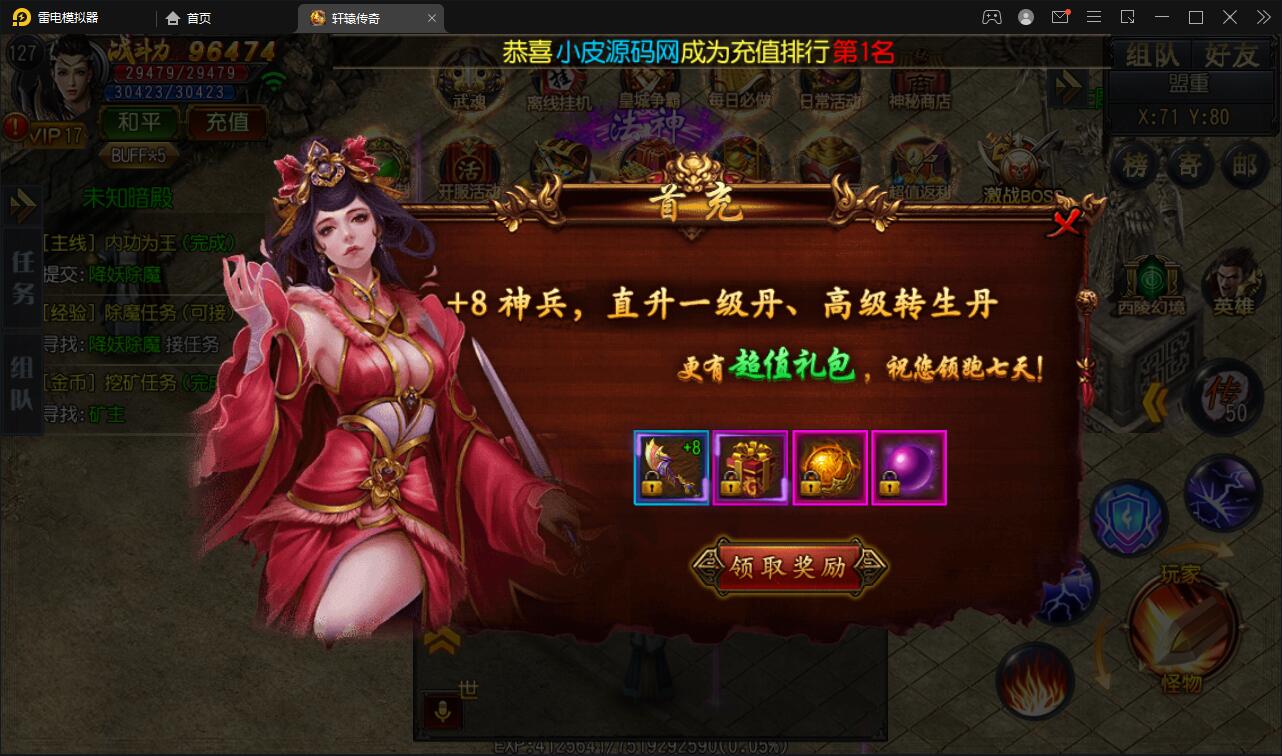Click the 领取奖励 claim reward button

click(790, 569)
